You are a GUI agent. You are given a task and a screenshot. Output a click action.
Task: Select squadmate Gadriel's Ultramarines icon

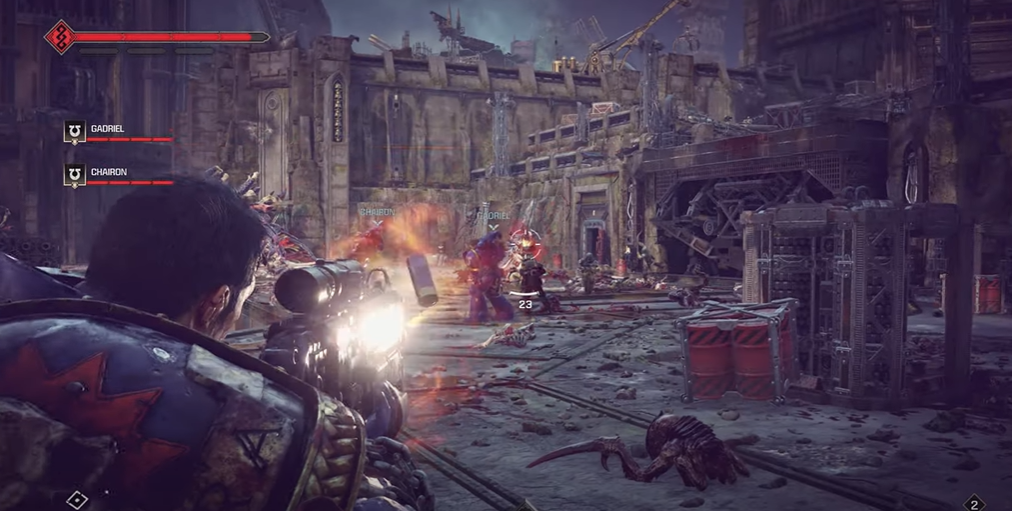click(x=74, y=131)
